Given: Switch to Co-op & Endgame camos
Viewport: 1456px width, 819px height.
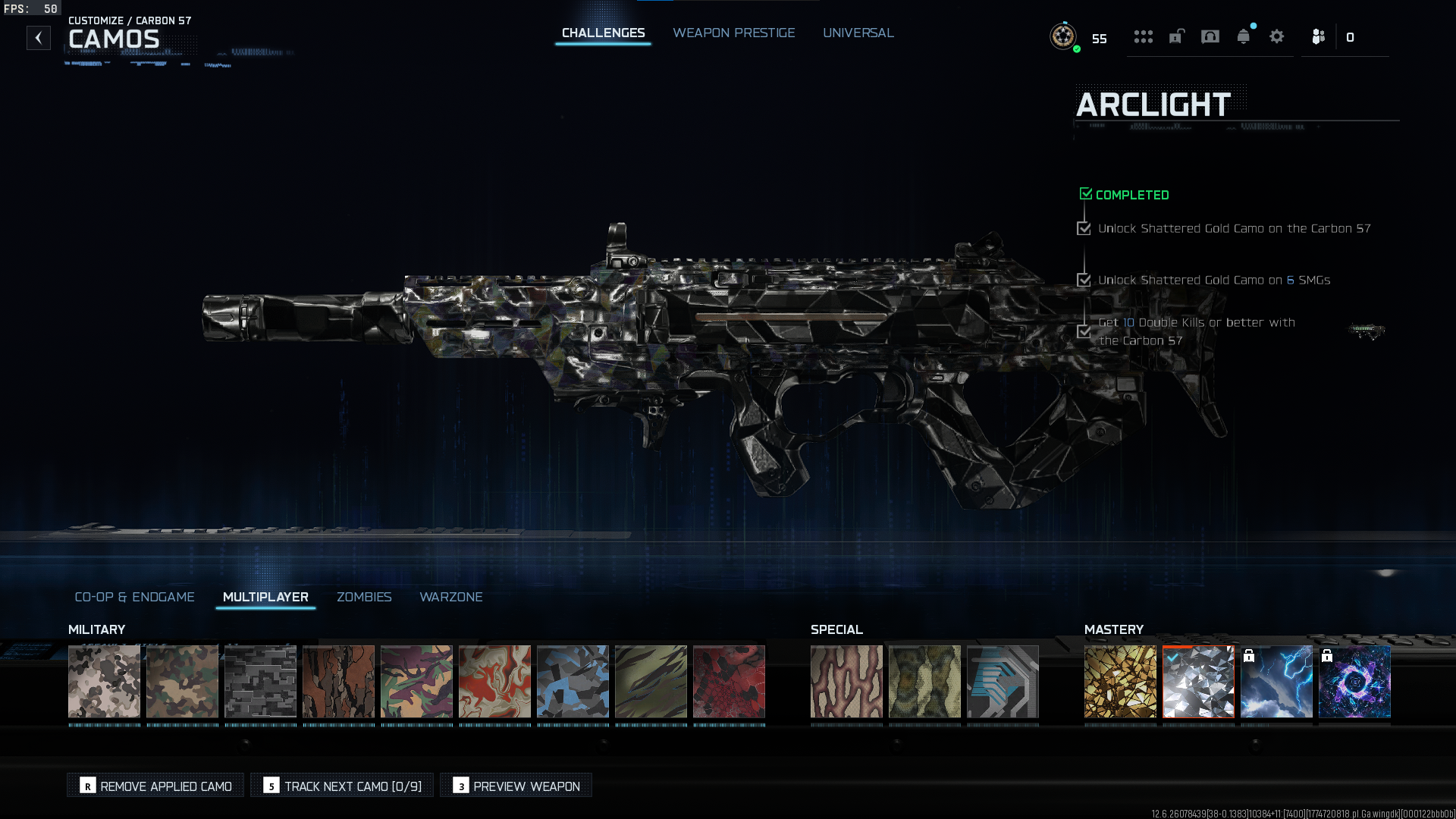Looking at the screenshot, I should [x=134, y=598].
